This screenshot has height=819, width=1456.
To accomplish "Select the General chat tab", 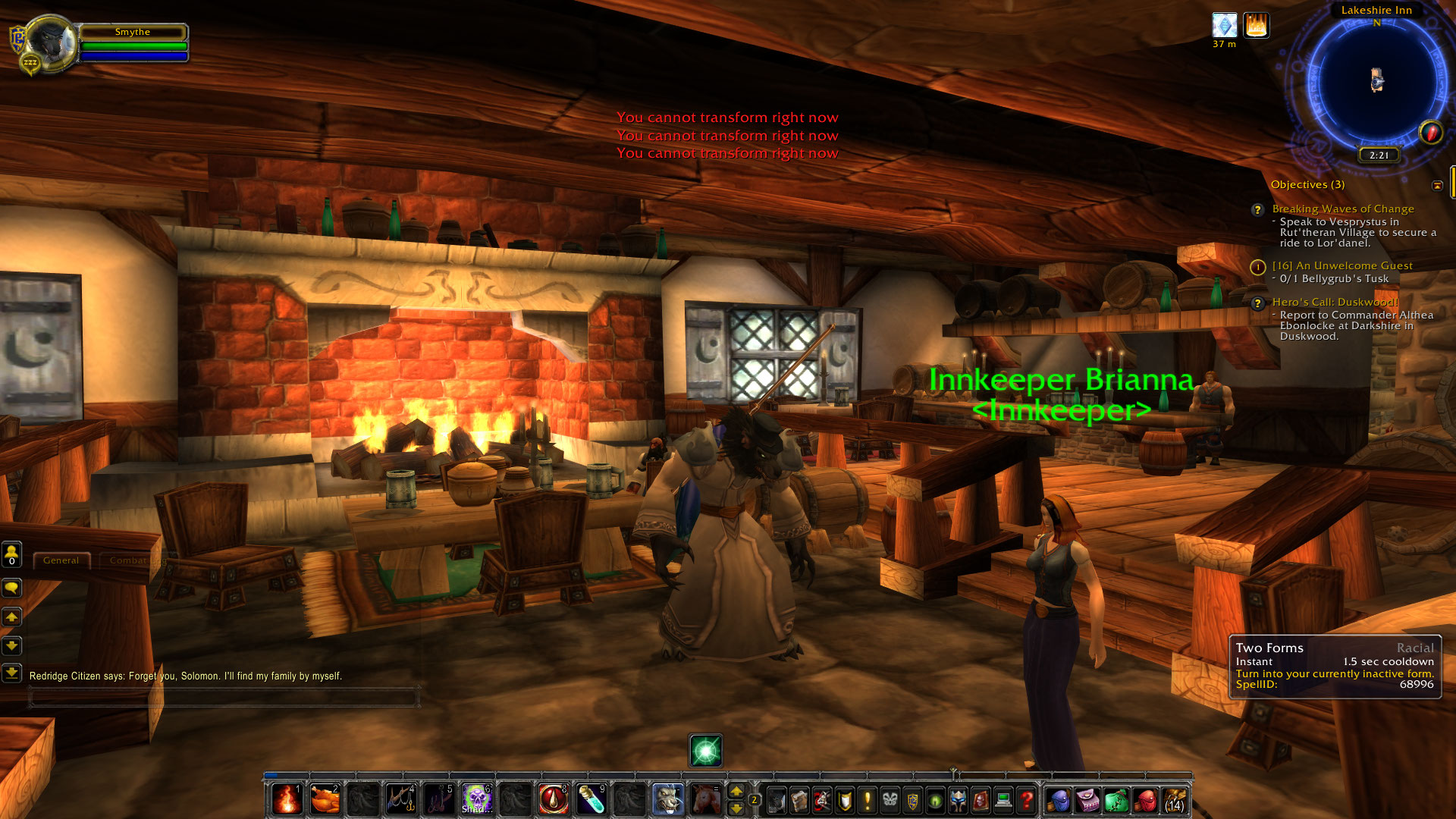I will (x=62, y=560).
